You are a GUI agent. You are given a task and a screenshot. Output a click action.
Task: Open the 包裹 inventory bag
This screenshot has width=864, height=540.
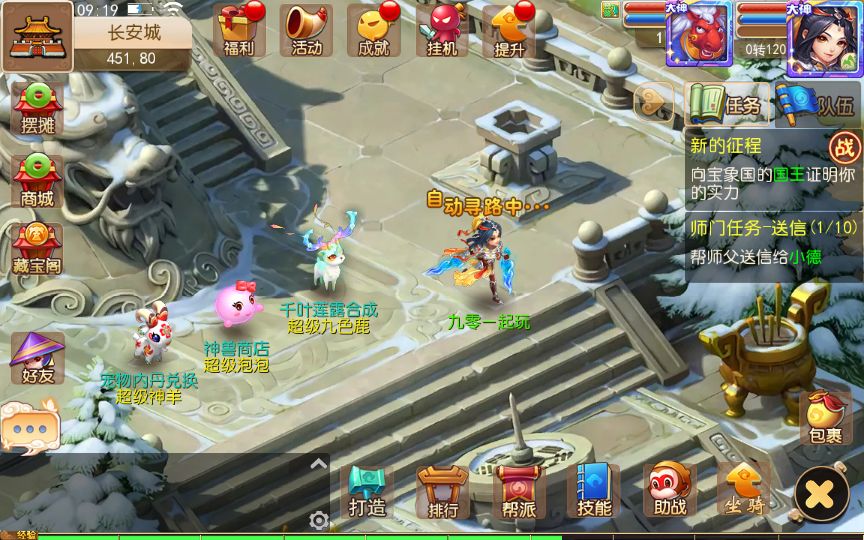825,418
